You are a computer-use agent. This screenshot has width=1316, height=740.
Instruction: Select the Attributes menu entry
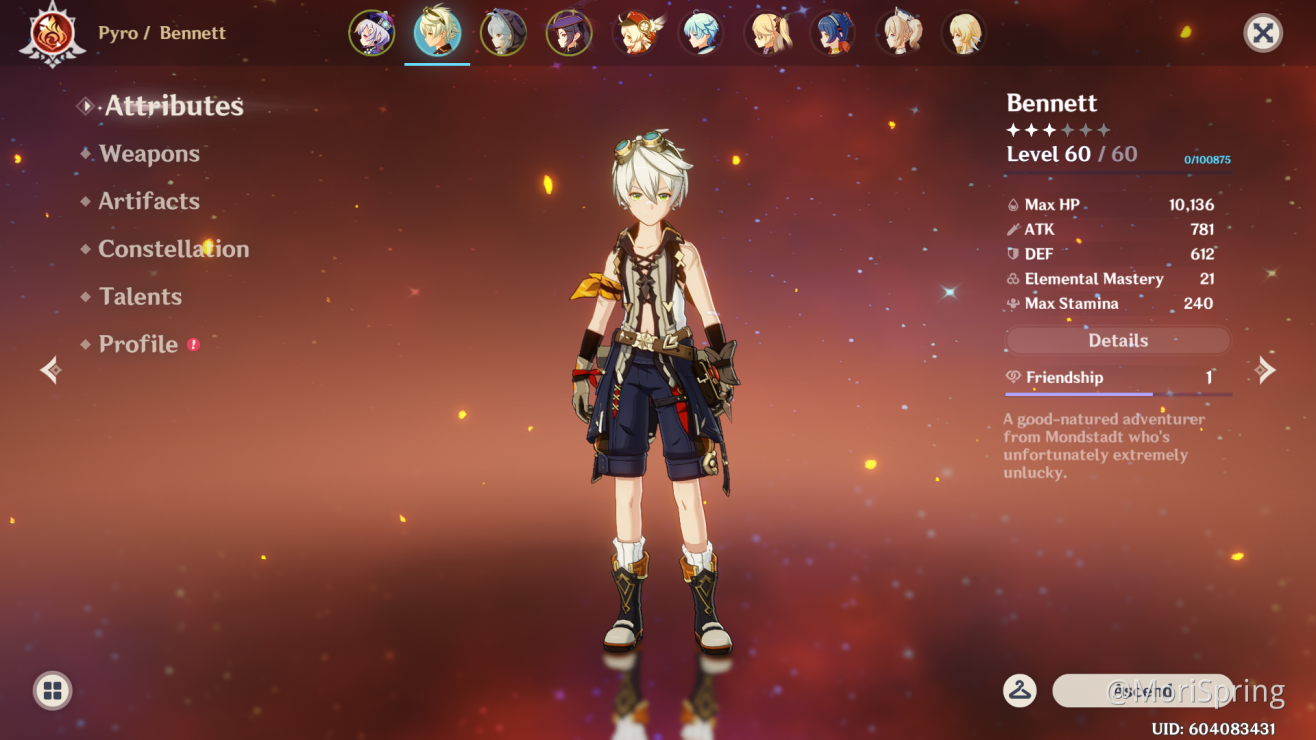pos(174,106)
